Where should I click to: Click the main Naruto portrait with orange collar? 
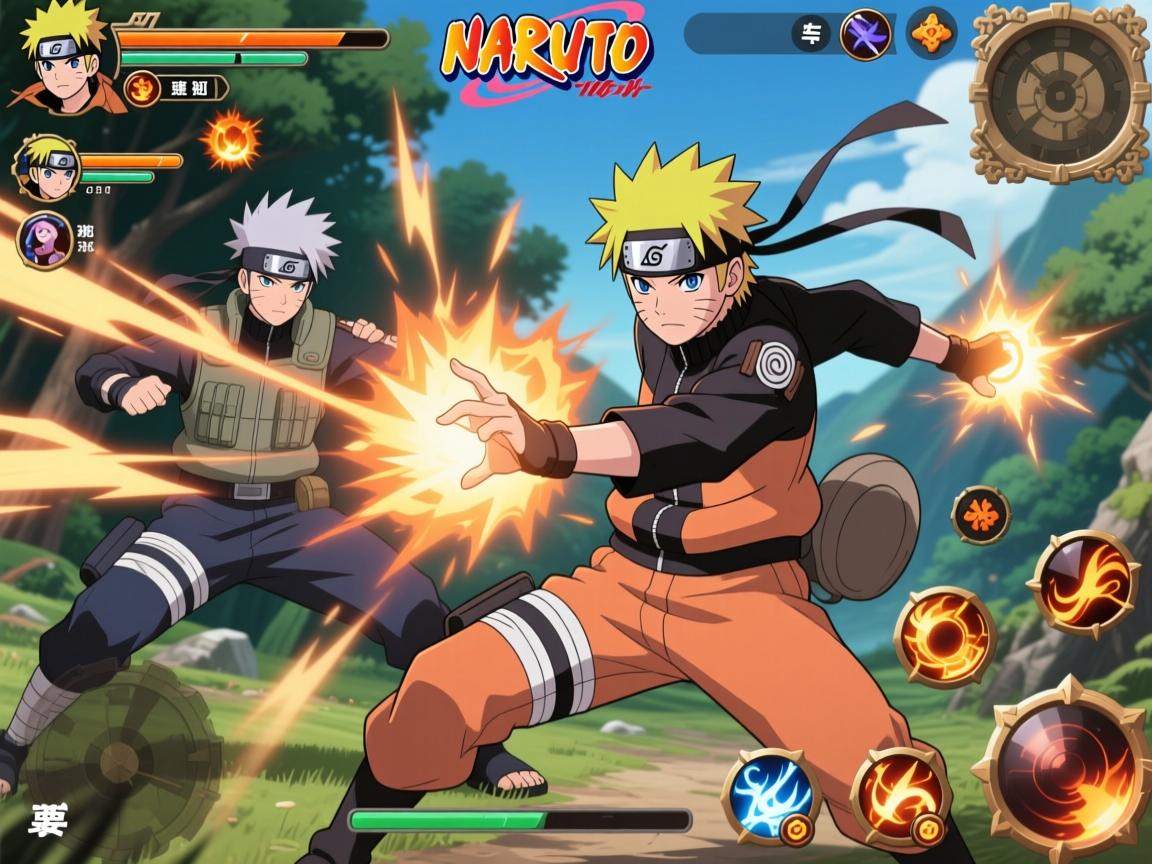(62, 58)
